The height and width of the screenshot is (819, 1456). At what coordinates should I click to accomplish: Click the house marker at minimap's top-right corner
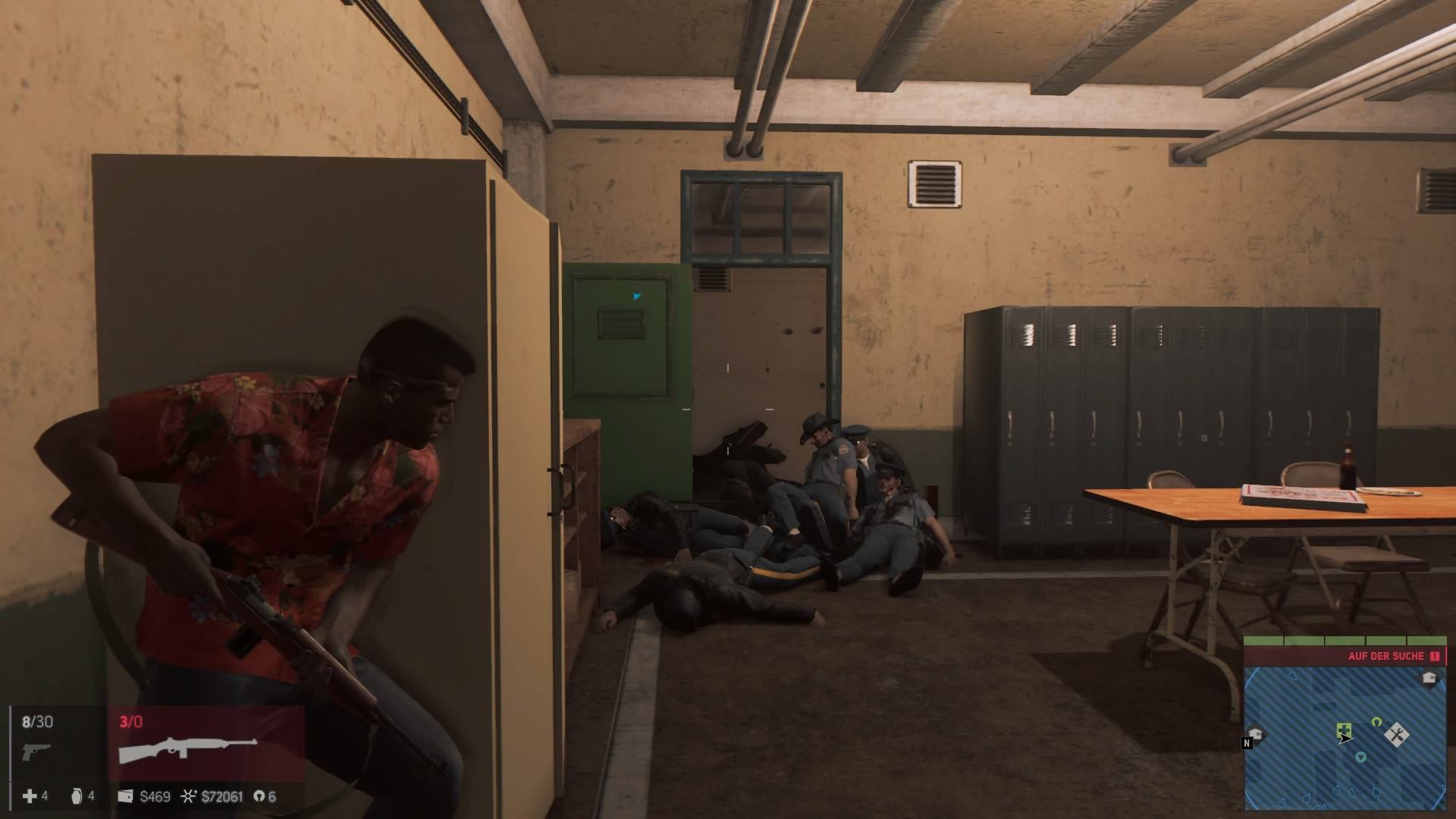click(x=1429, y=678)
